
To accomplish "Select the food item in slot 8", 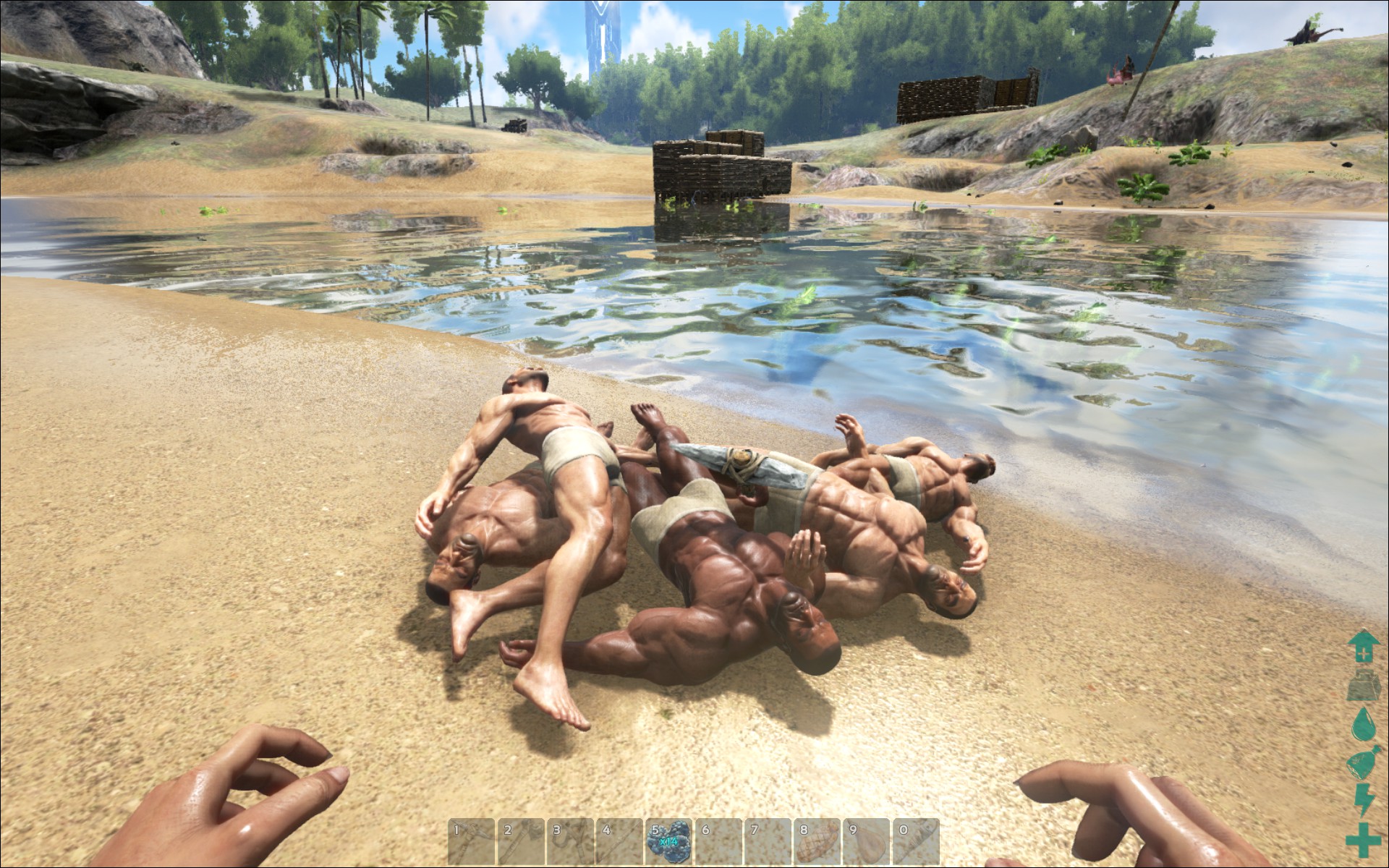I will point(817,842).
